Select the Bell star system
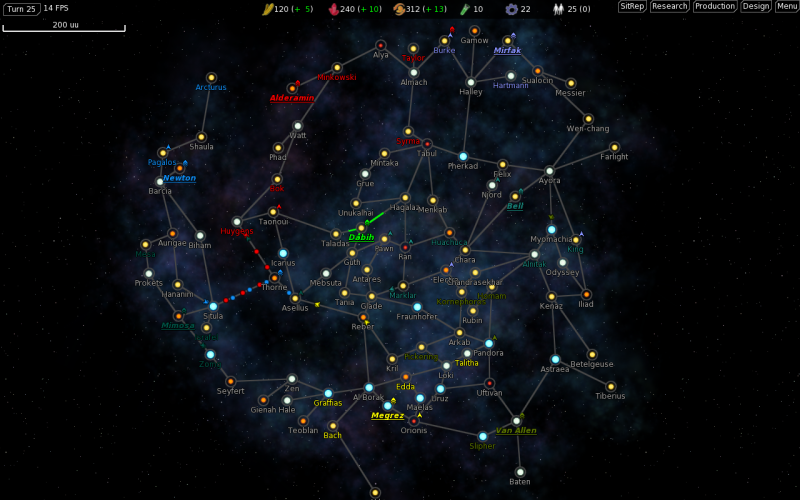Viewport: 800px width, 500px height. tap(515, 196)
